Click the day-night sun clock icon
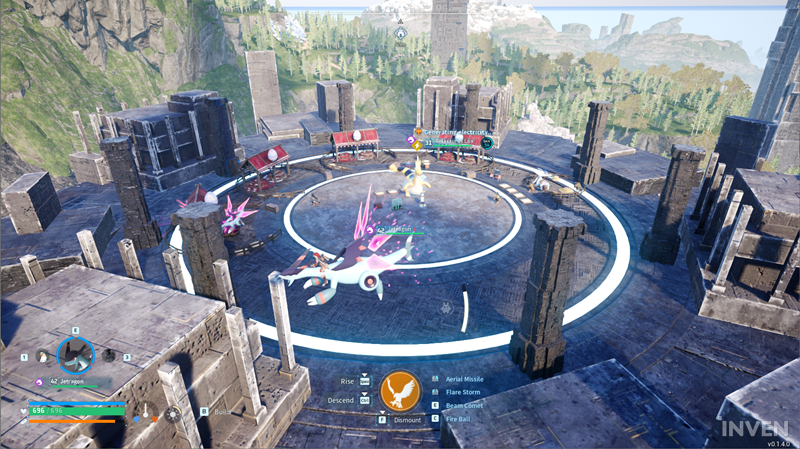Screen dimensions: 800x449 click(172, 413)
